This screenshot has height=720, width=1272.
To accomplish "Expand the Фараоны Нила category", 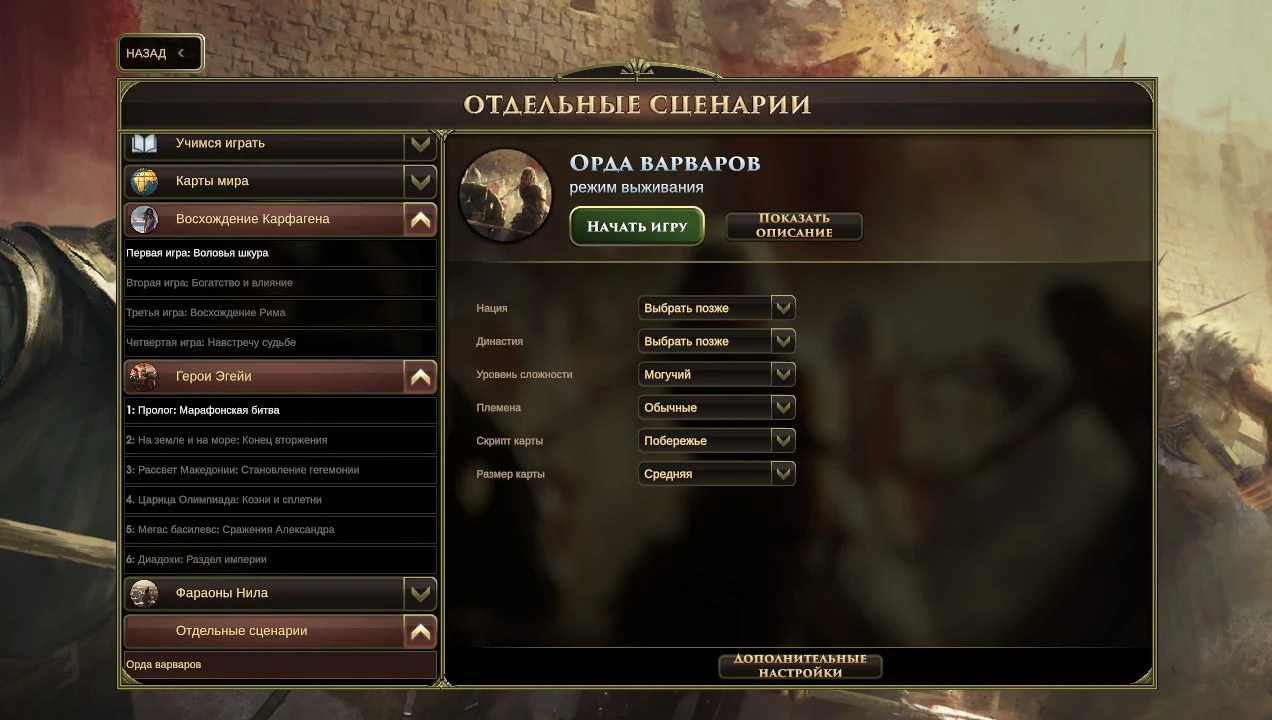I will (420, 593).
